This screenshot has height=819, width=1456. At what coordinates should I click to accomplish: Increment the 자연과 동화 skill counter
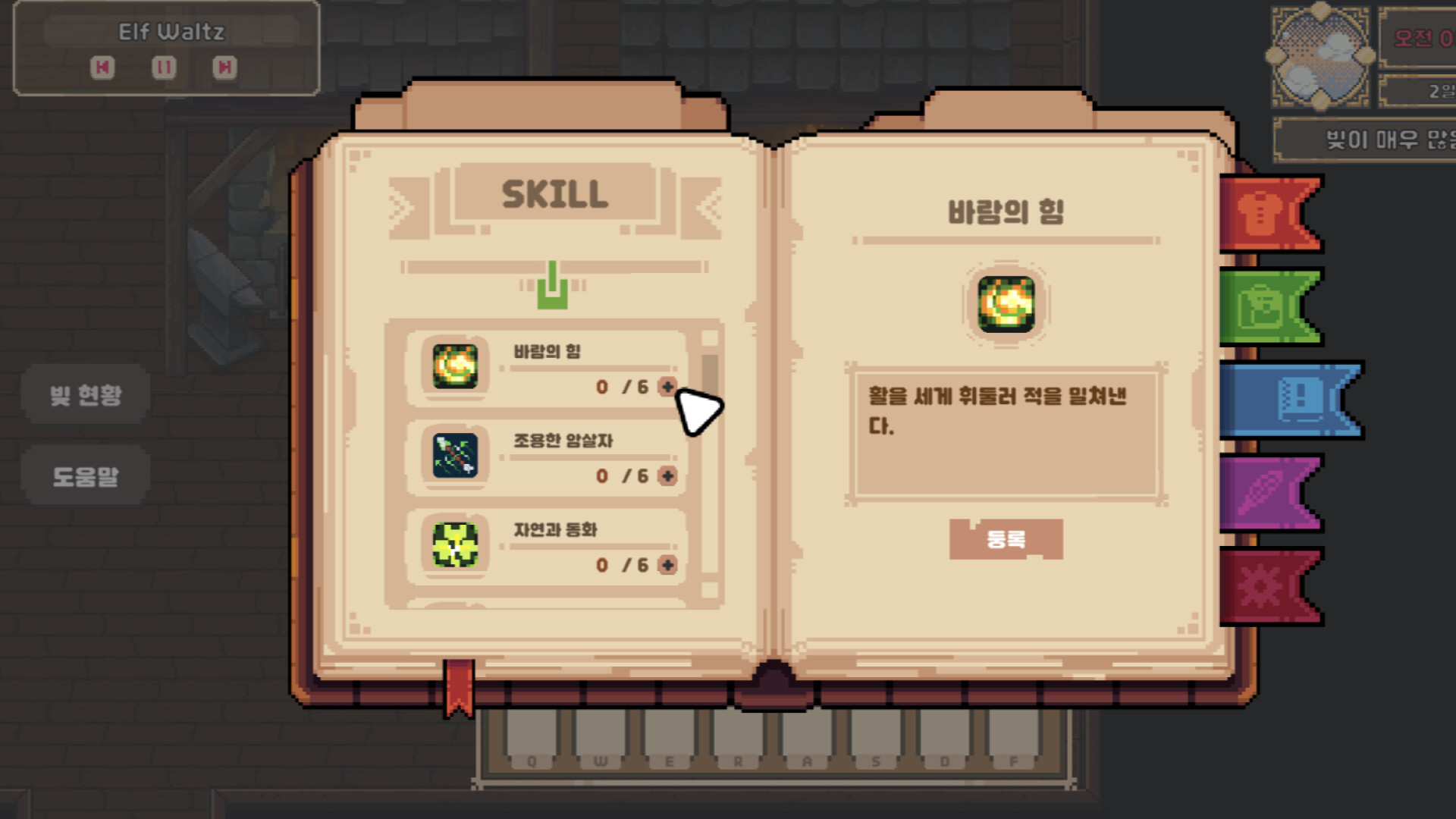(x=666, y=565)
